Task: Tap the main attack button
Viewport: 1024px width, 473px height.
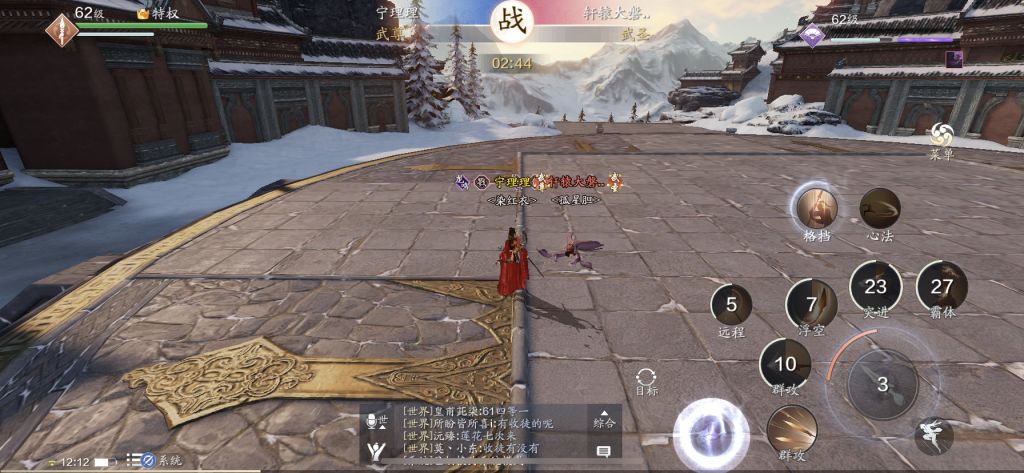Action: point(882,384)
